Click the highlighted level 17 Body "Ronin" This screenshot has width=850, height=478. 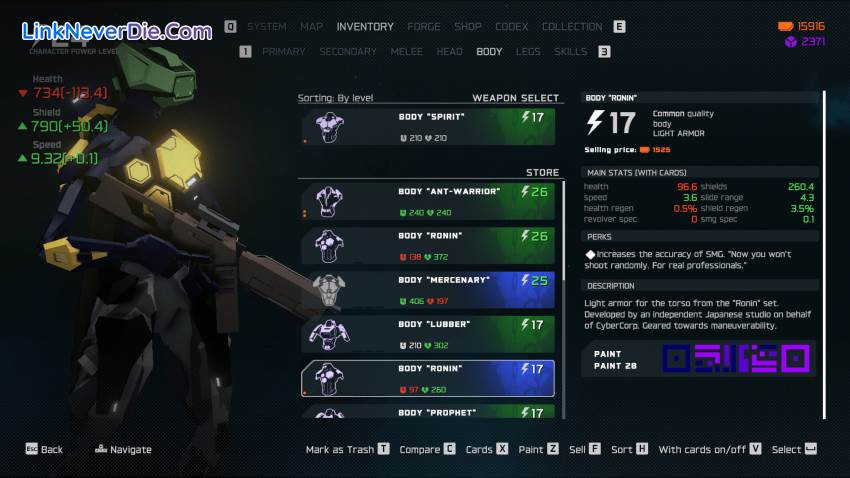click(x=428, y=378)
